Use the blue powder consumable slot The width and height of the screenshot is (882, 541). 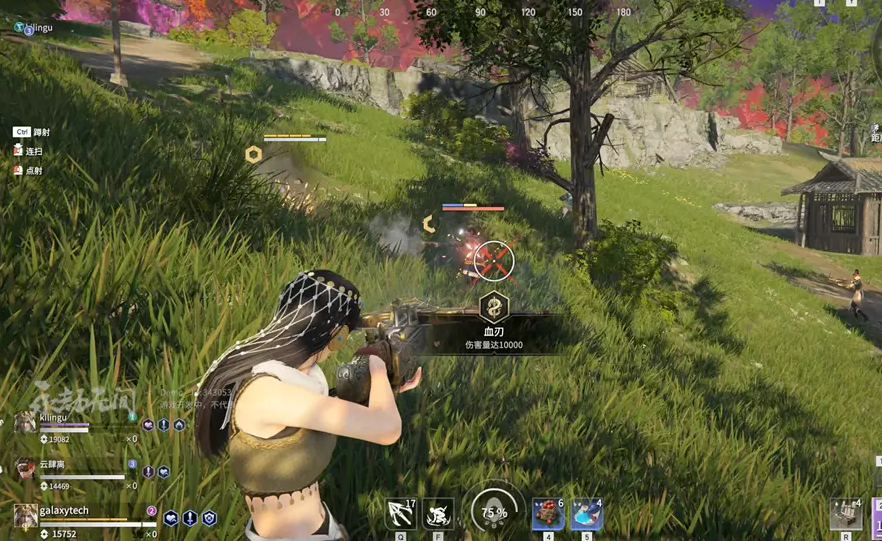(586, 514)
